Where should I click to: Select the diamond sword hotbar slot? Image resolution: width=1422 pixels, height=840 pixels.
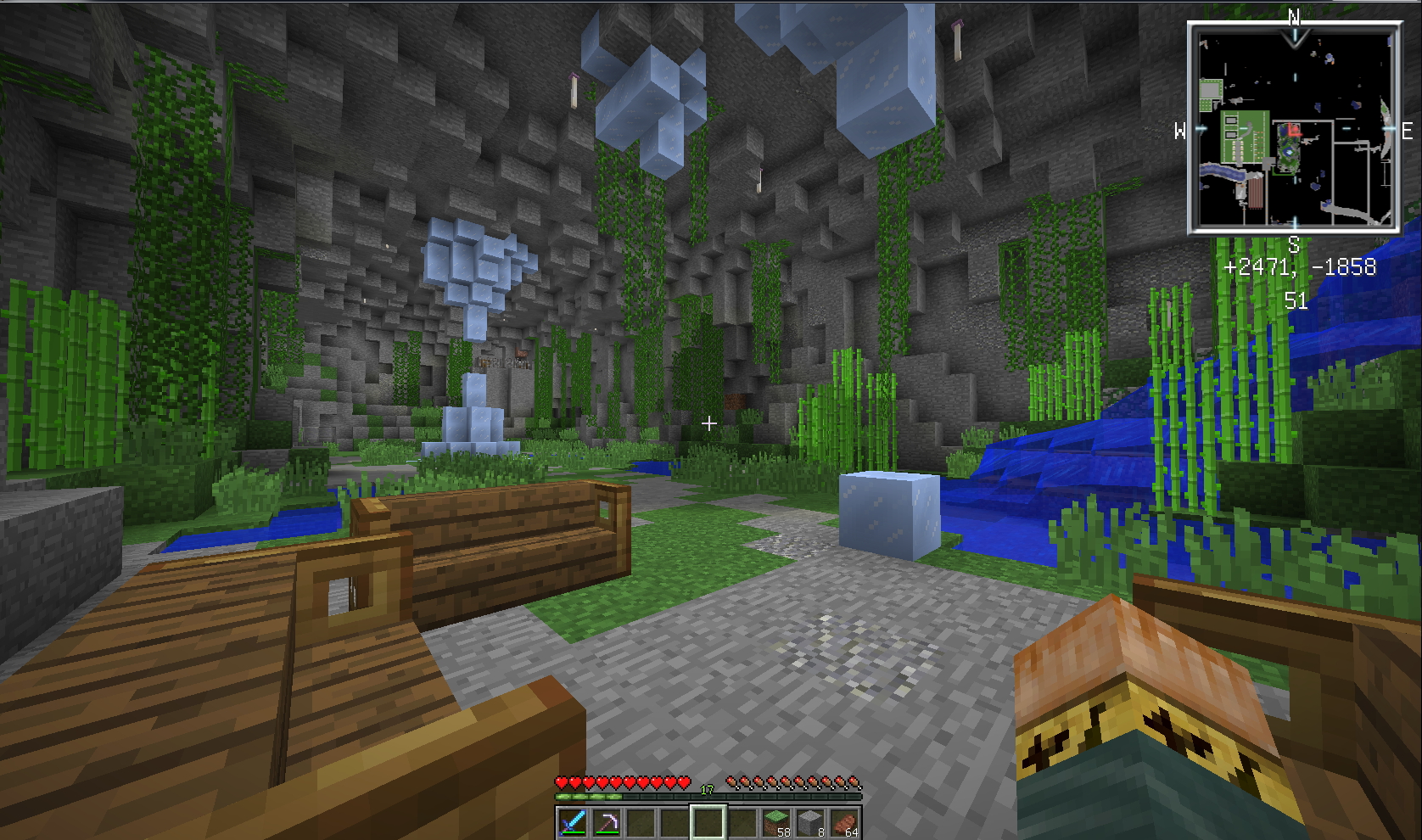click(x=572, y=822)
